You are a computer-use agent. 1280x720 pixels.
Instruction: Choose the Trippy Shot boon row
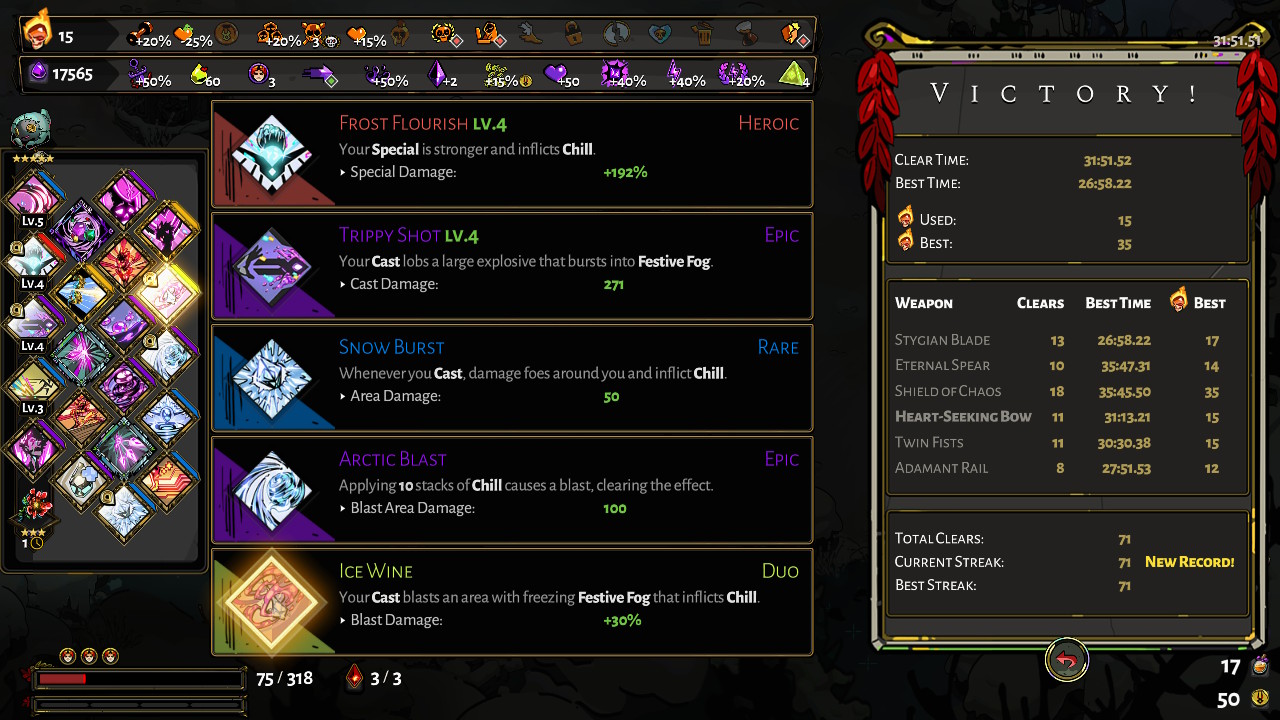click(512, 266)
